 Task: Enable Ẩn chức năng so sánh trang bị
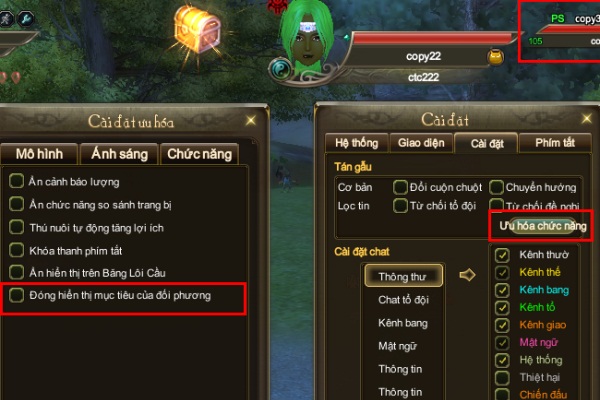[16, 205]
